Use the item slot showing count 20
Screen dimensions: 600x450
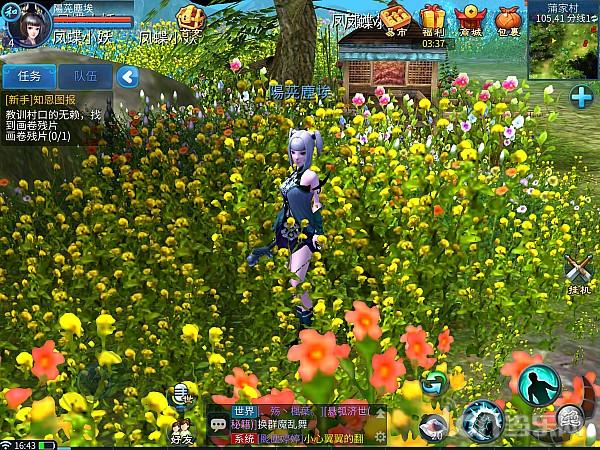point(432,426)
